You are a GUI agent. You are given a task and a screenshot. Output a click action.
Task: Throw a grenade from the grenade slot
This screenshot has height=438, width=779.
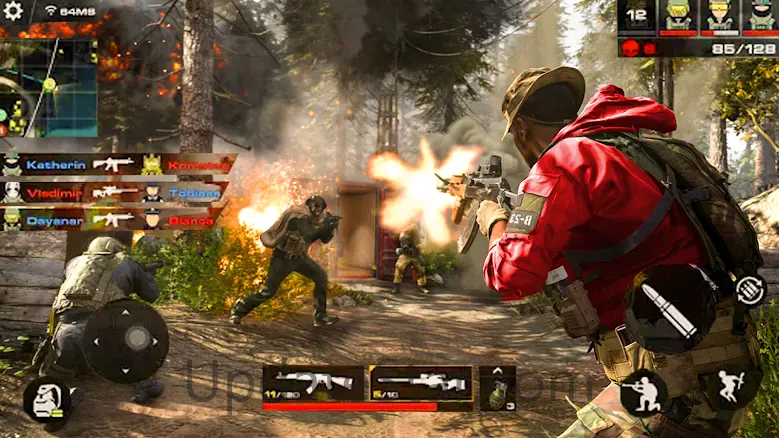point(496,387)
